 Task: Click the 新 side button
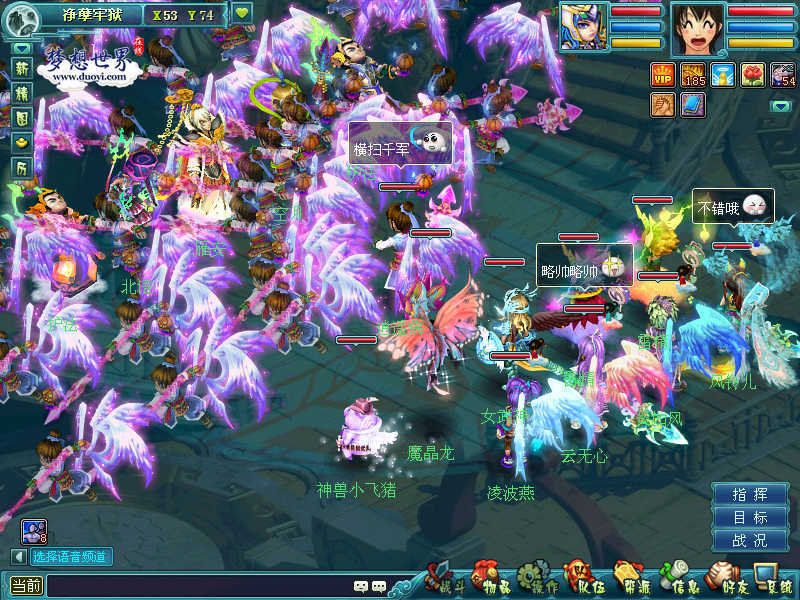pos(21,68)
